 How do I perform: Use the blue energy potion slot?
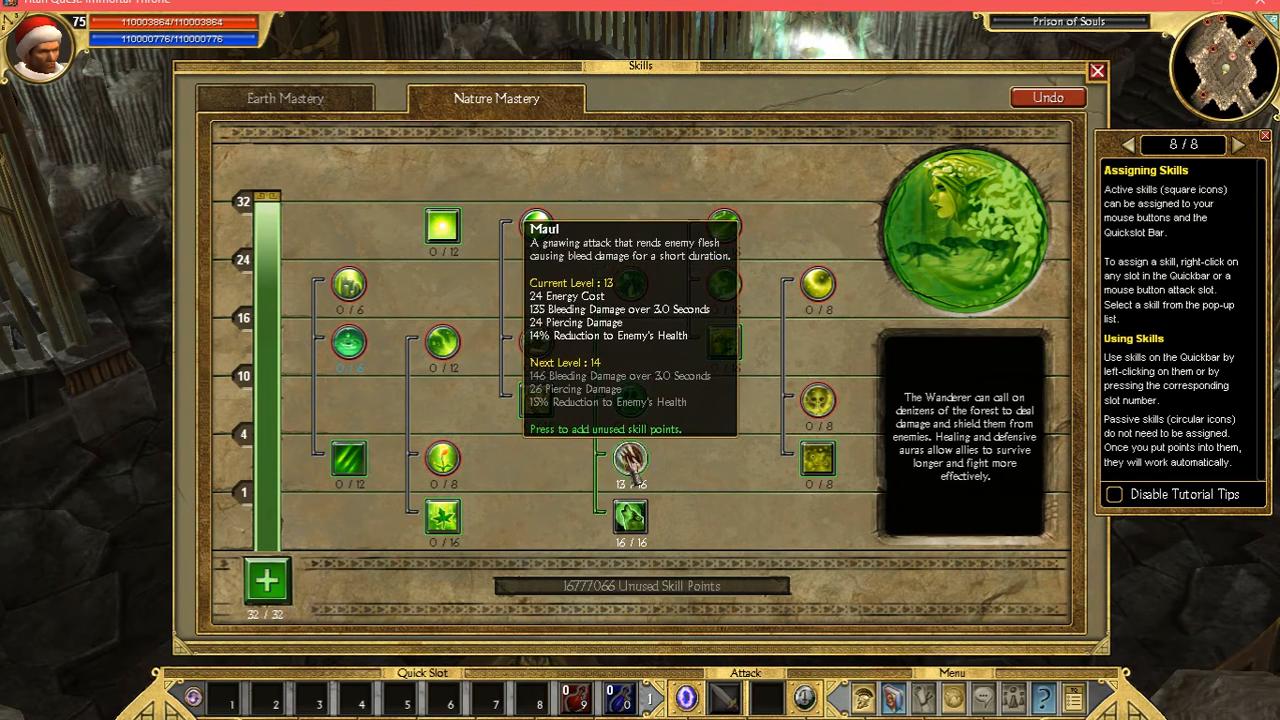[x=620, y=698]
